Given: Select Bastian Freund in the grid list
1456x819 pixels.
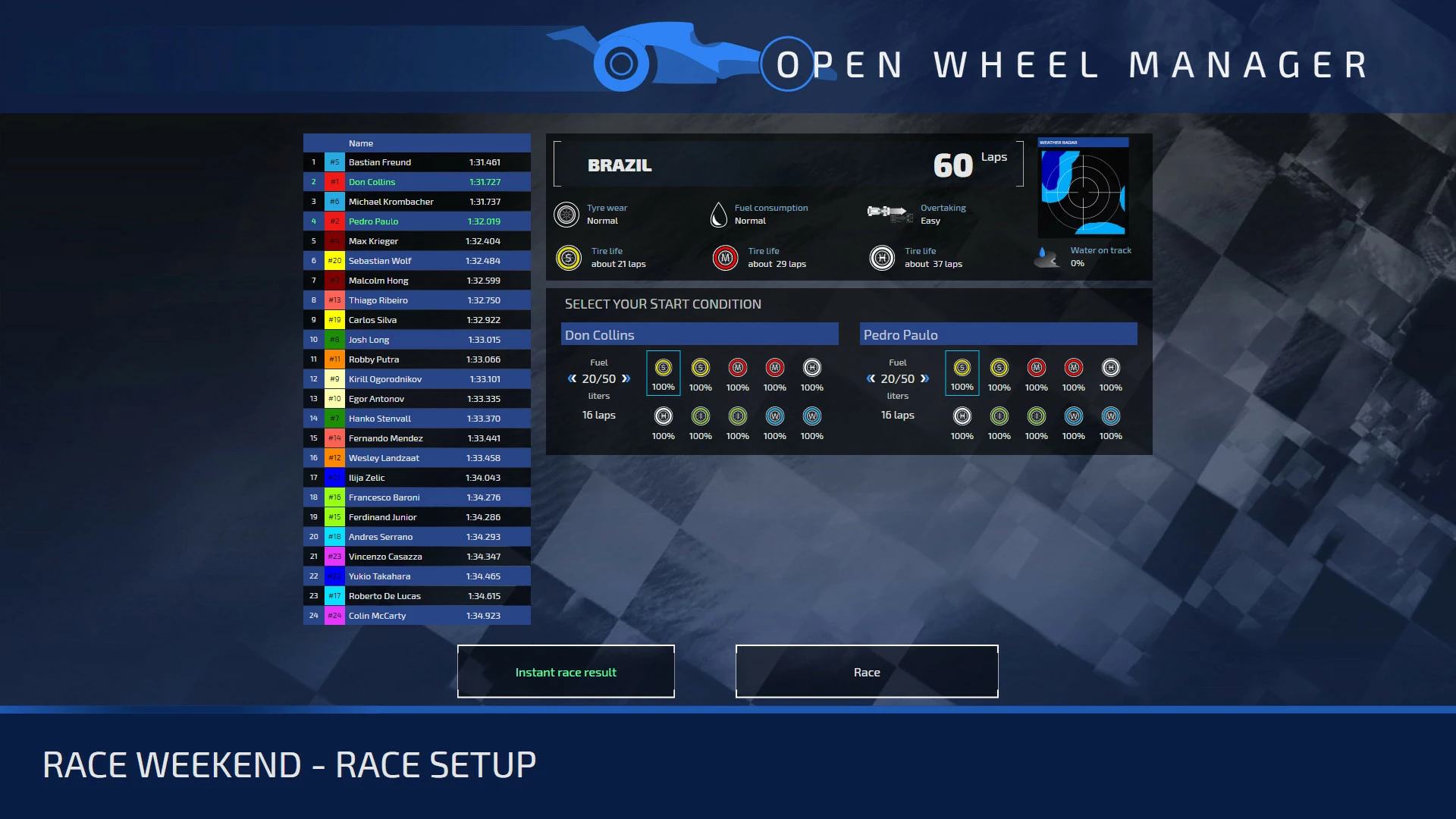Looking at the screenshot, I should (x=417, y=162).
